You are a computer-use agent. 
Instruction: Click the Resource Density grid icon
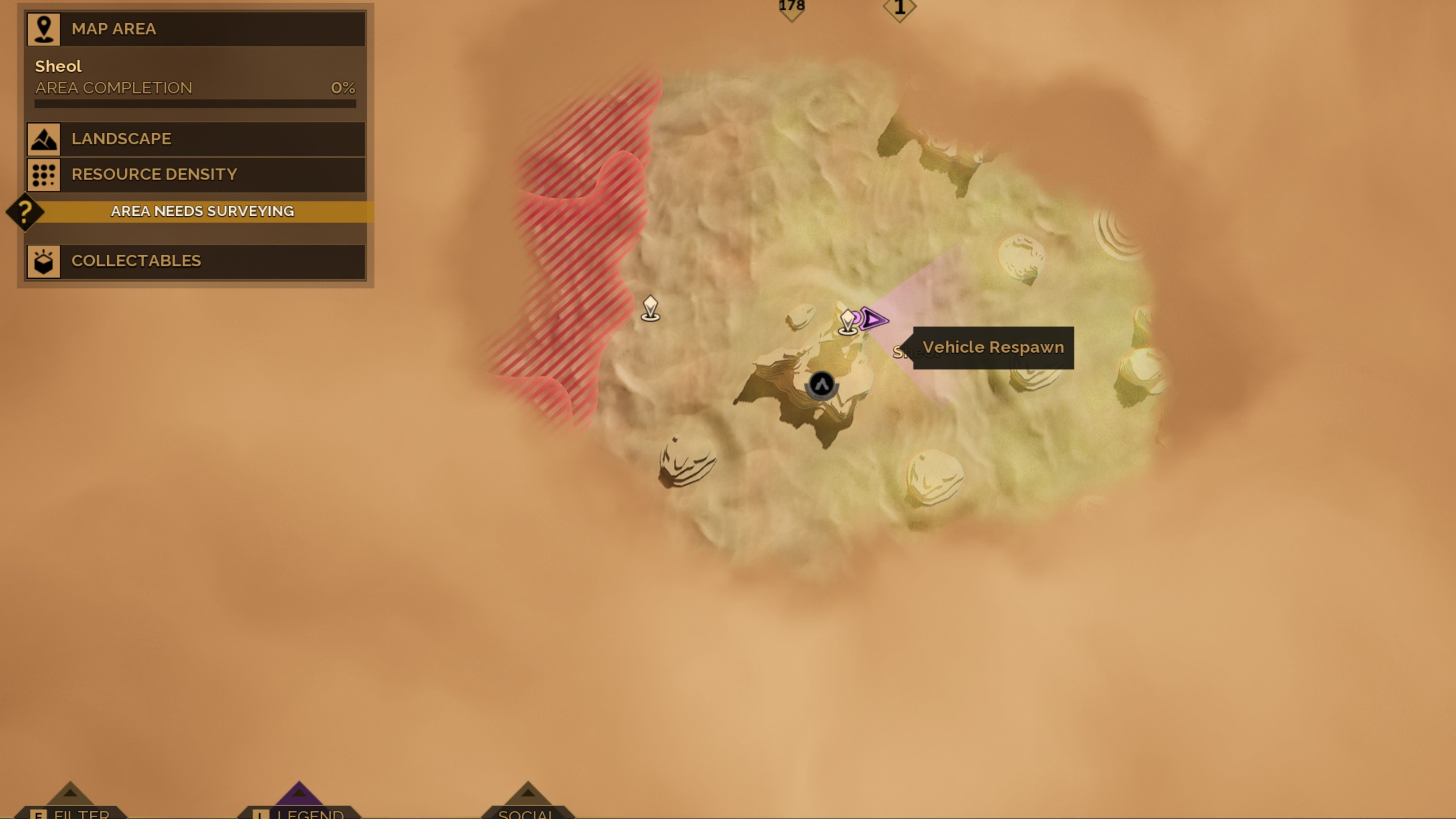pos(44,175)
